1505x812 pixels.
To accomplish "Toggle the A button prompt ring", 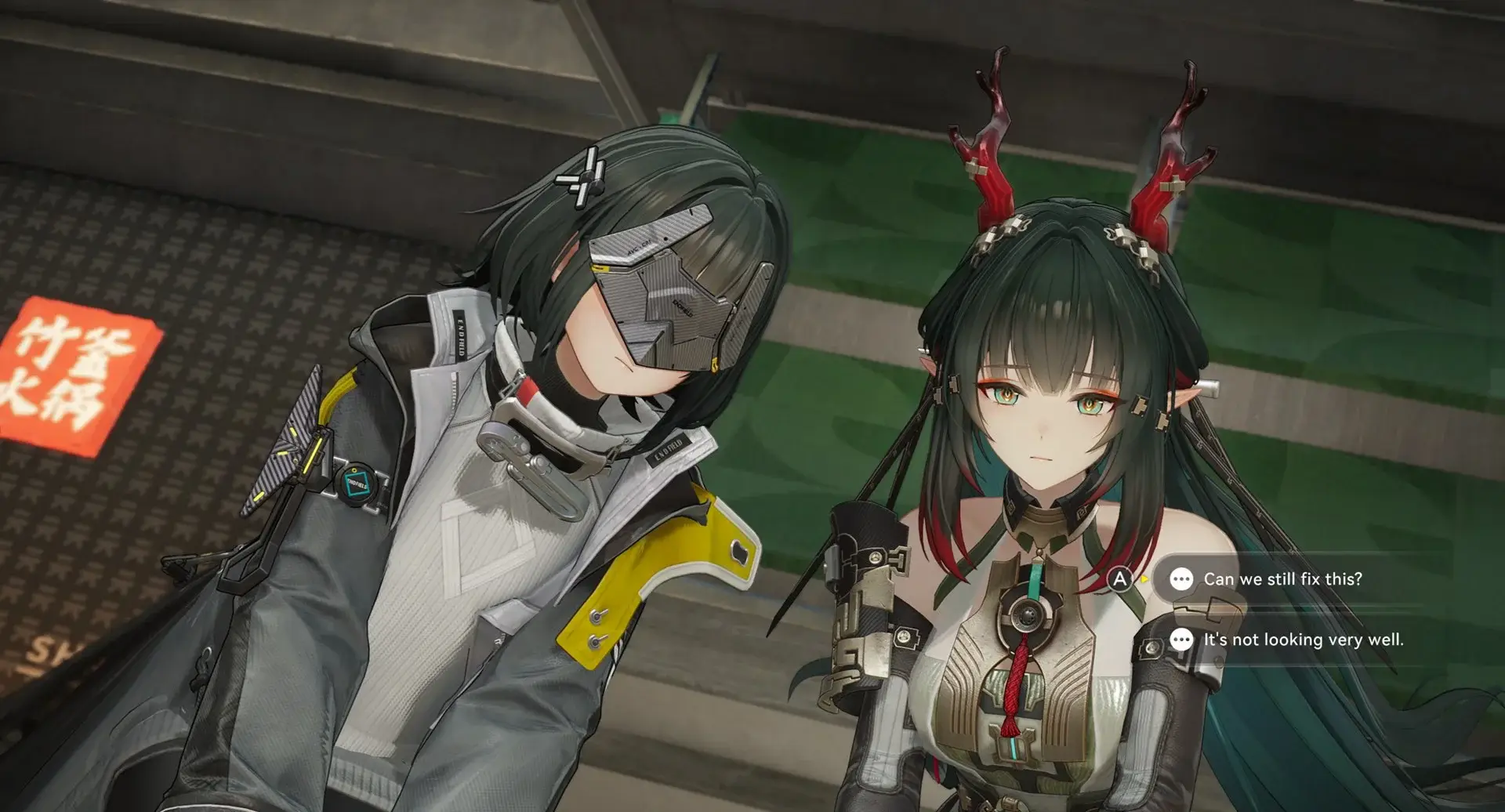I will (1119, 578).
